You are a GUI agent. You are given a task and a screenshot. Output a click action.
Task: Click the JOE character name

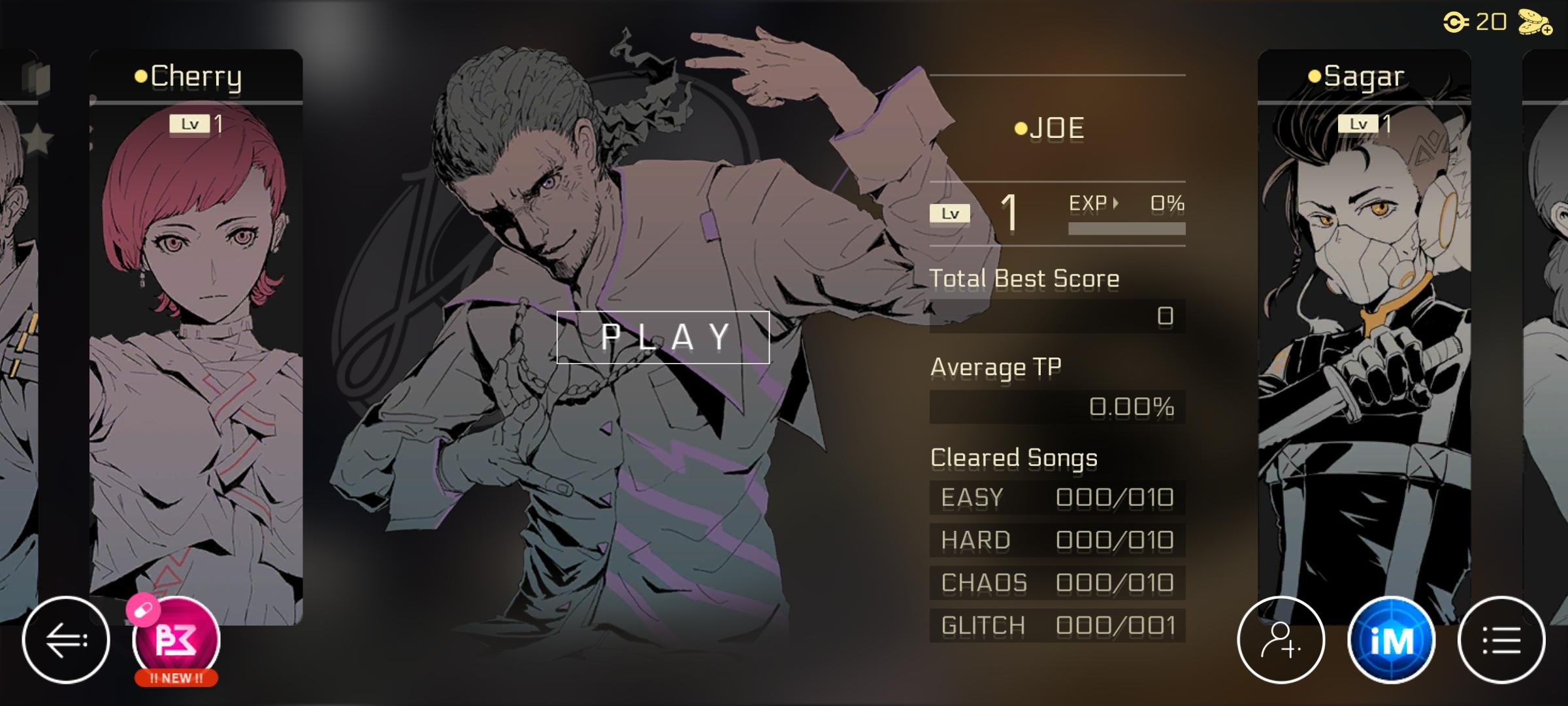click(x=1056, y=127)
